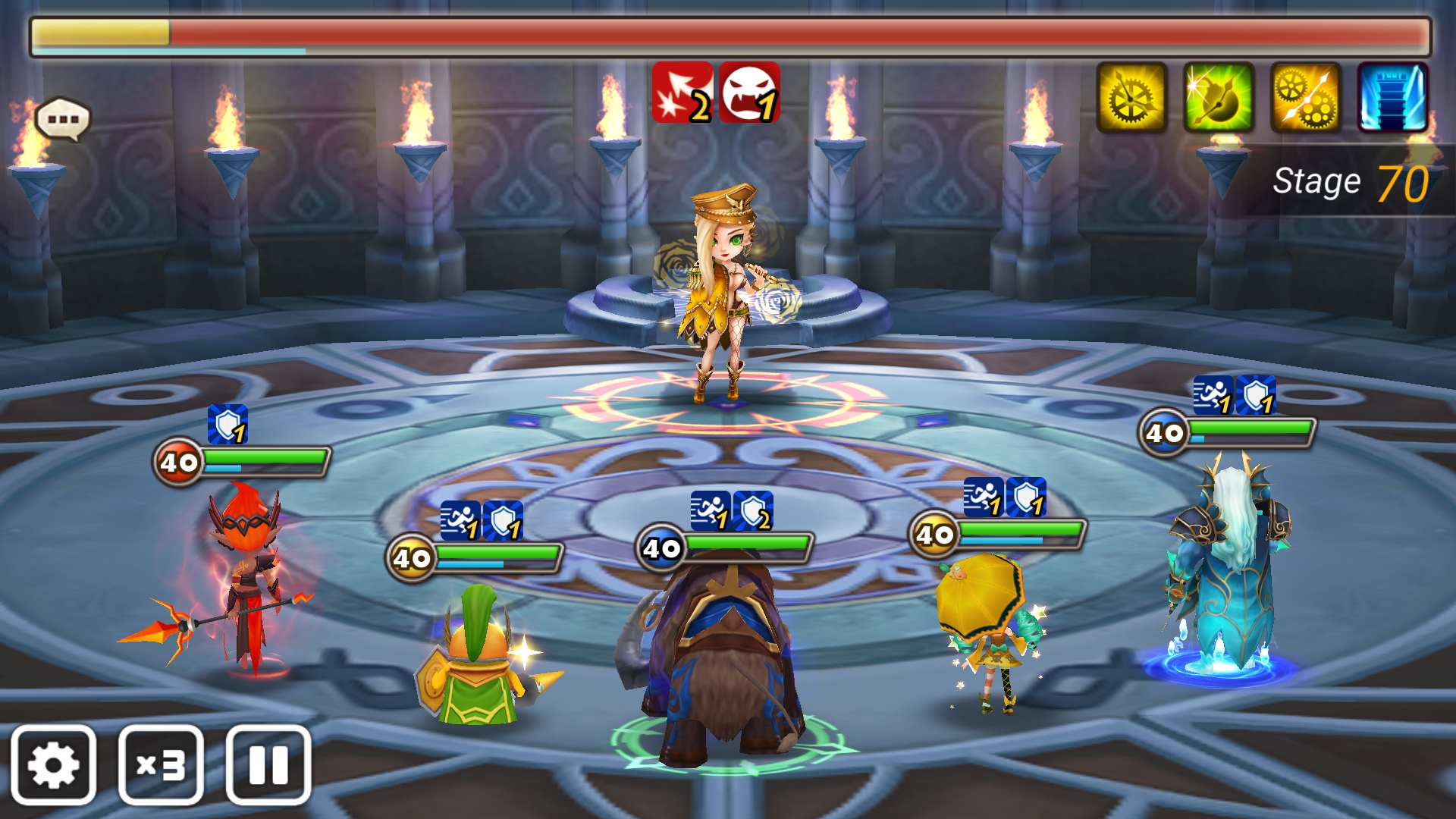Image resolution: width=1456 pixels, height=819 pixels.
Task: Inspect the boss's red arrow debuff icon
Action: 682,93
